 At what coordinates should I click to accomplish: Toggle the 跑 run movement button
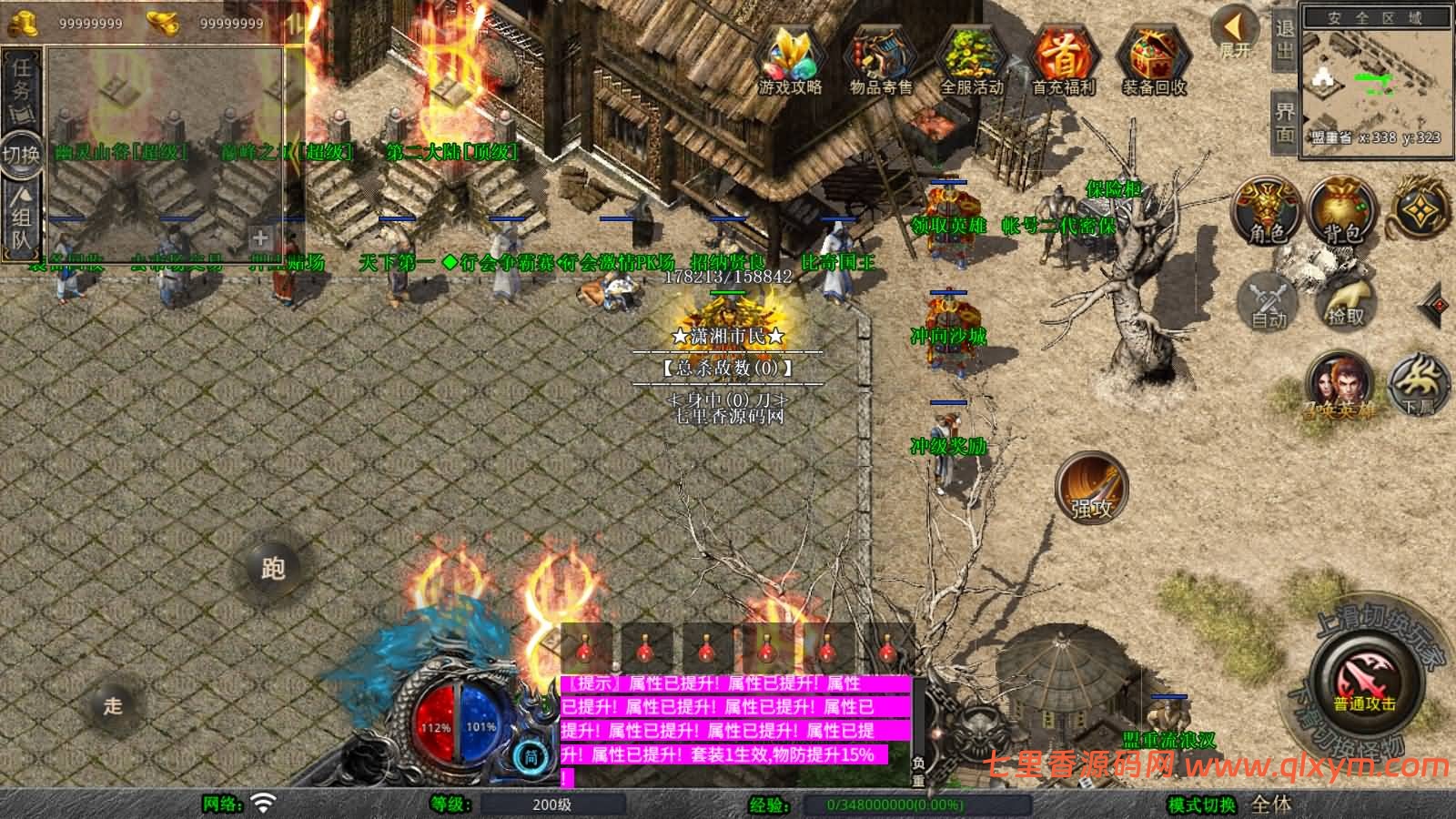pos(273,568)
